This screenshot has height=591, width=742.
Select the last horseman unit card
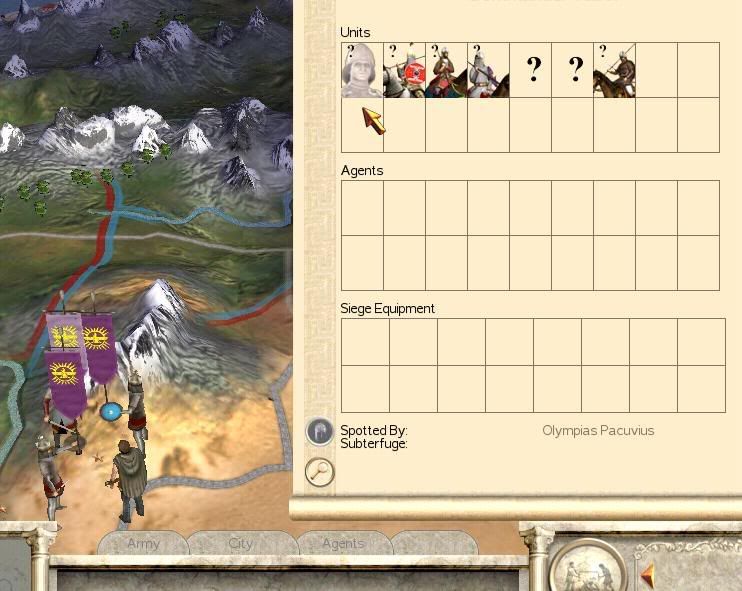614,70
